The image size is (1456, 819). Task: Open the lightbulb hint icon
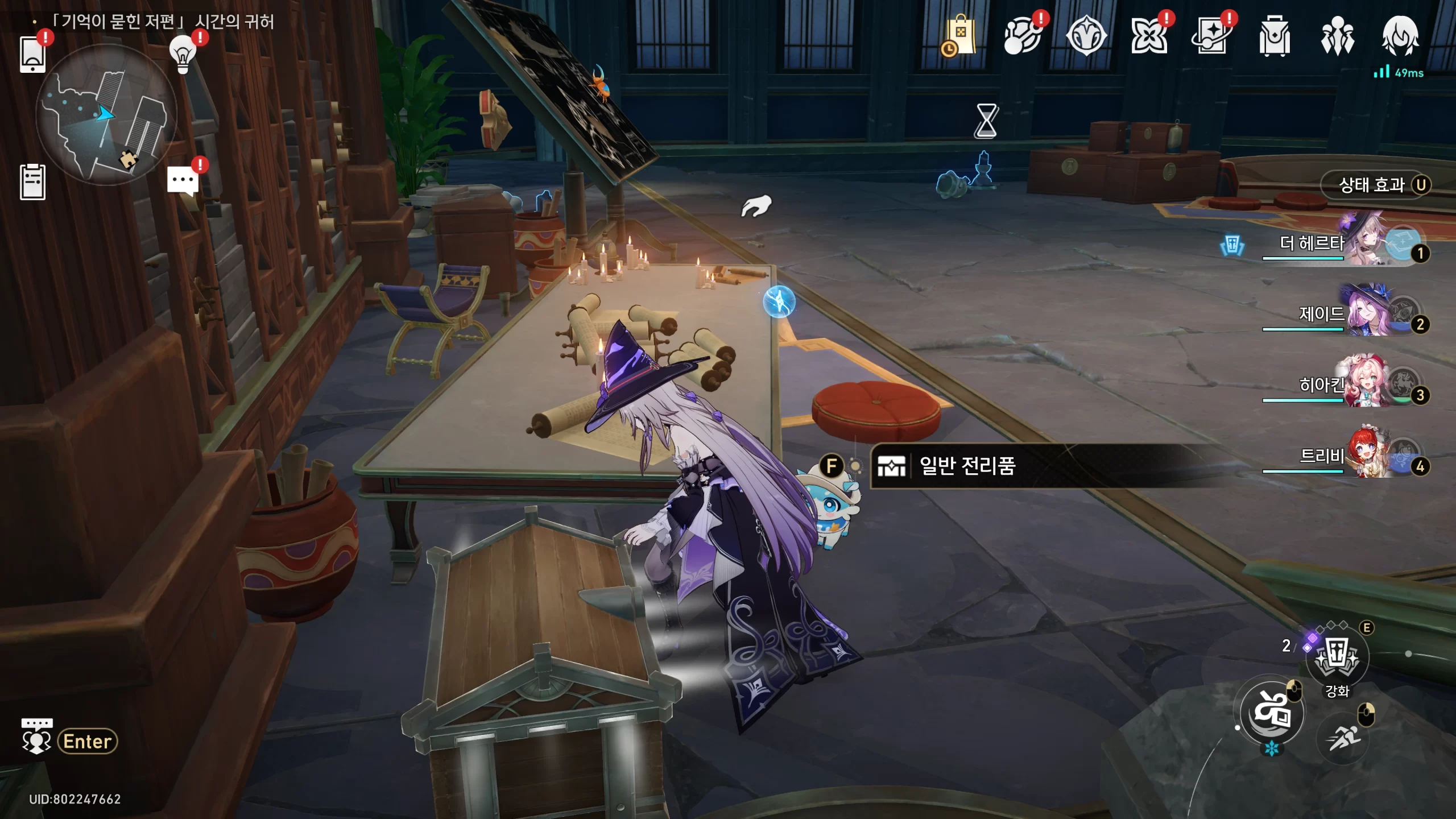(183, 54)
